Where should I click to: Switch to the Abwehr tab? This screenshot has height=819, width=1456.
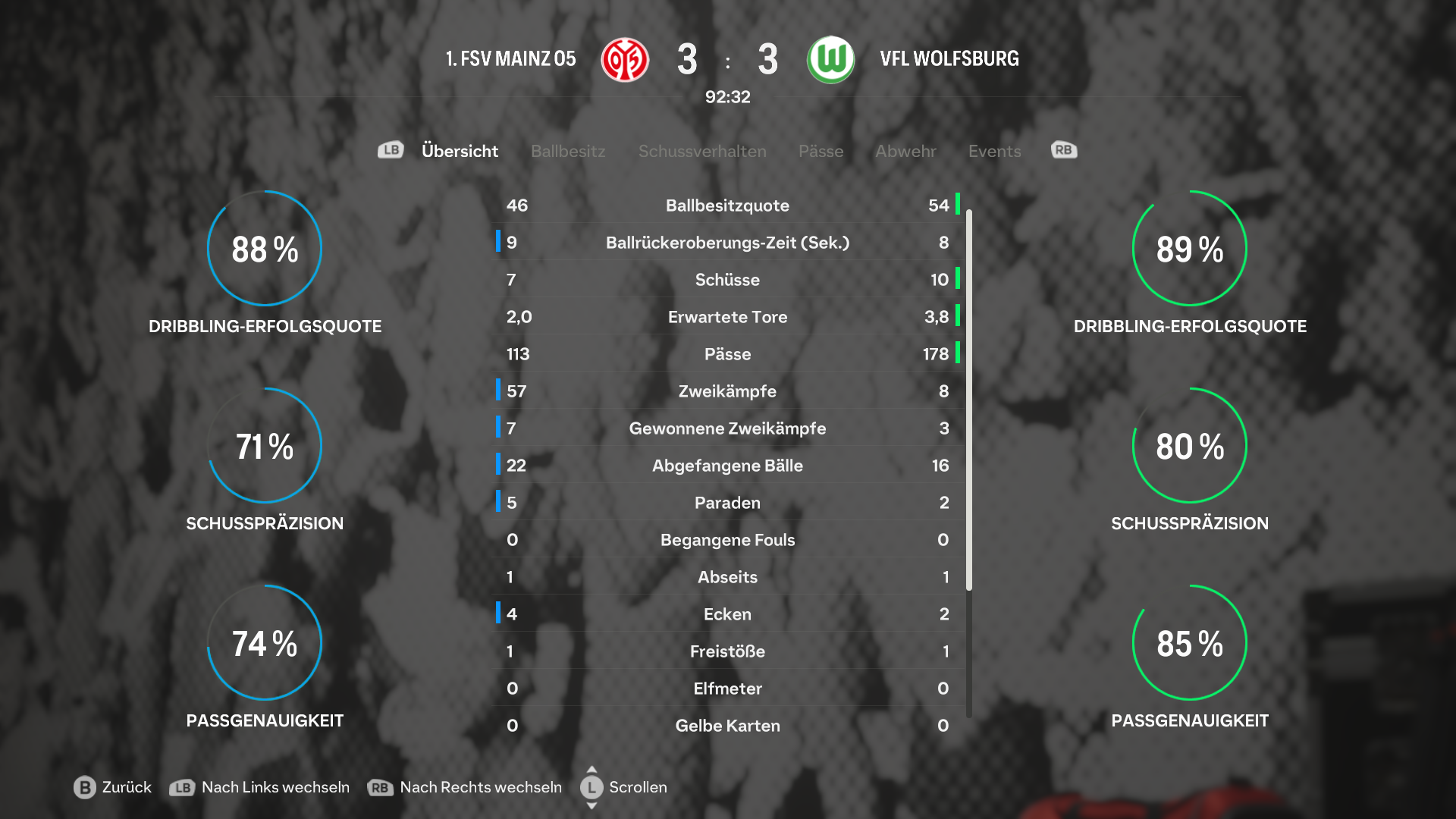905,151
